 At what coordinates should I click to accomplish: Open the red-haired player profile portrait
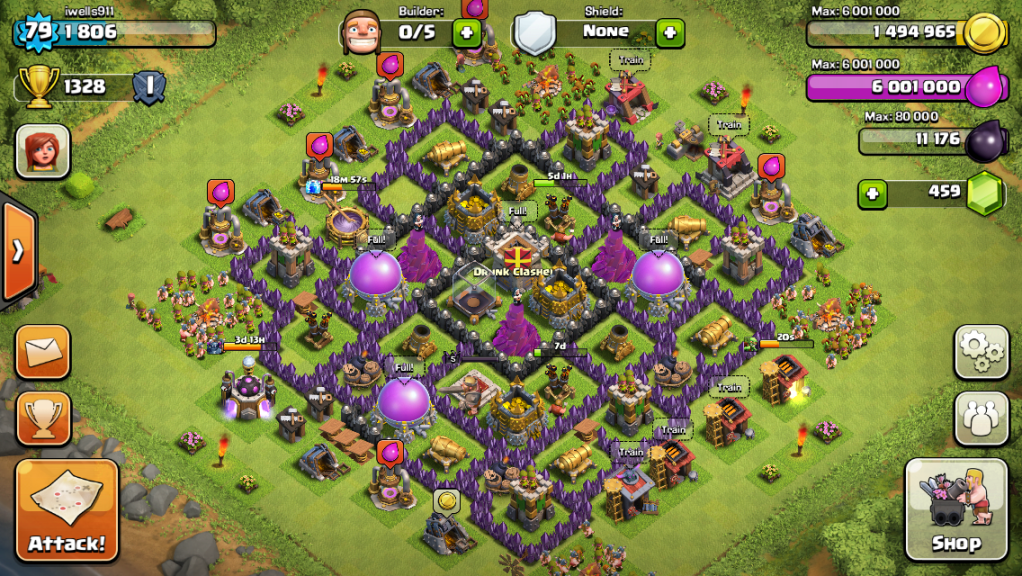click(43, 152)
